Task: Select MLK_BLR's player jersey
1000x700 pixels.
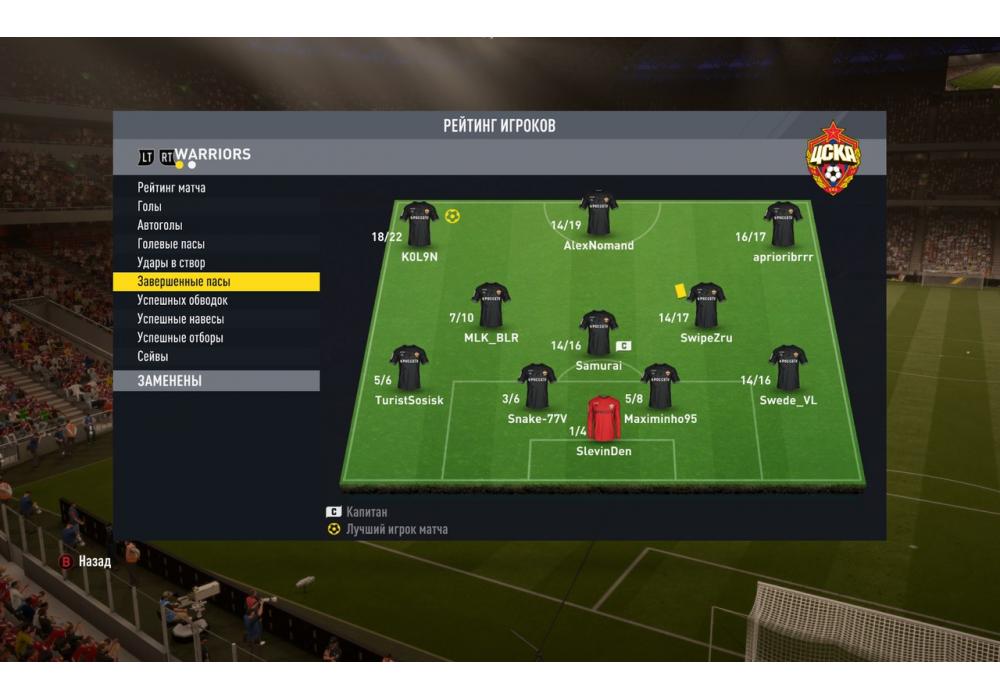Action: [x=490, y=305]
